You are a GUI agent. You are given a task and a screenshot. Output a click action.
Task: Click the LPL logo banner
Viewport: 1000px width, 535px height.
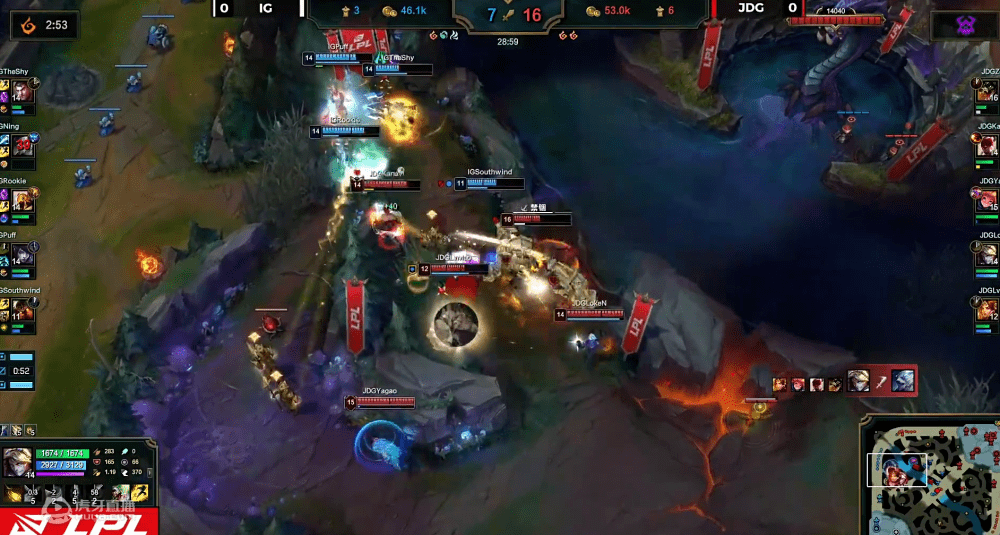(76, 522)
